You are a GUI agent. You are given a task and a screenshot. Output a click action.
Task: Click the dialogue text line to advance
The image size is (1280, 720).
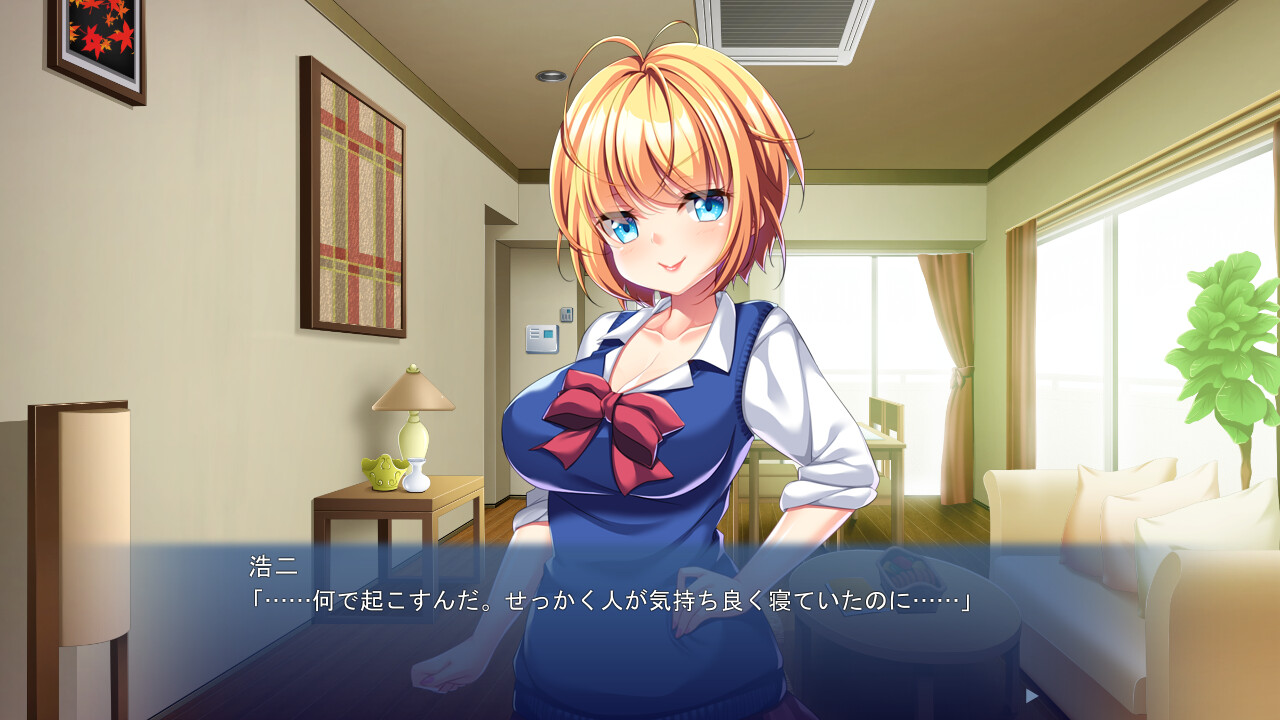click(600, 600)
